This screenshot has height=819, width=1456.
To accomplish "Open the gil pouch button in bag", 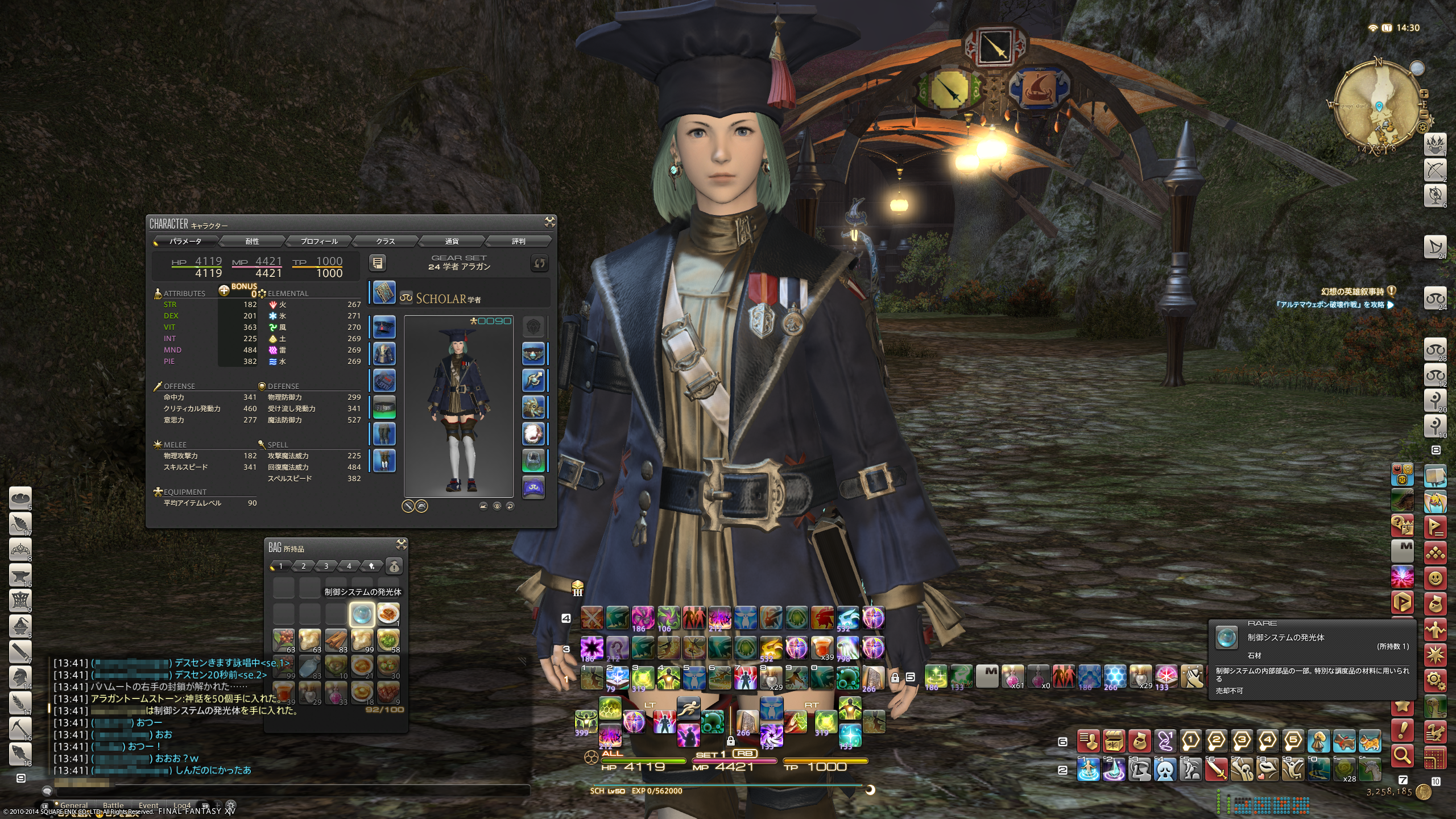I will pyautogui.click(x=394, y=566).
